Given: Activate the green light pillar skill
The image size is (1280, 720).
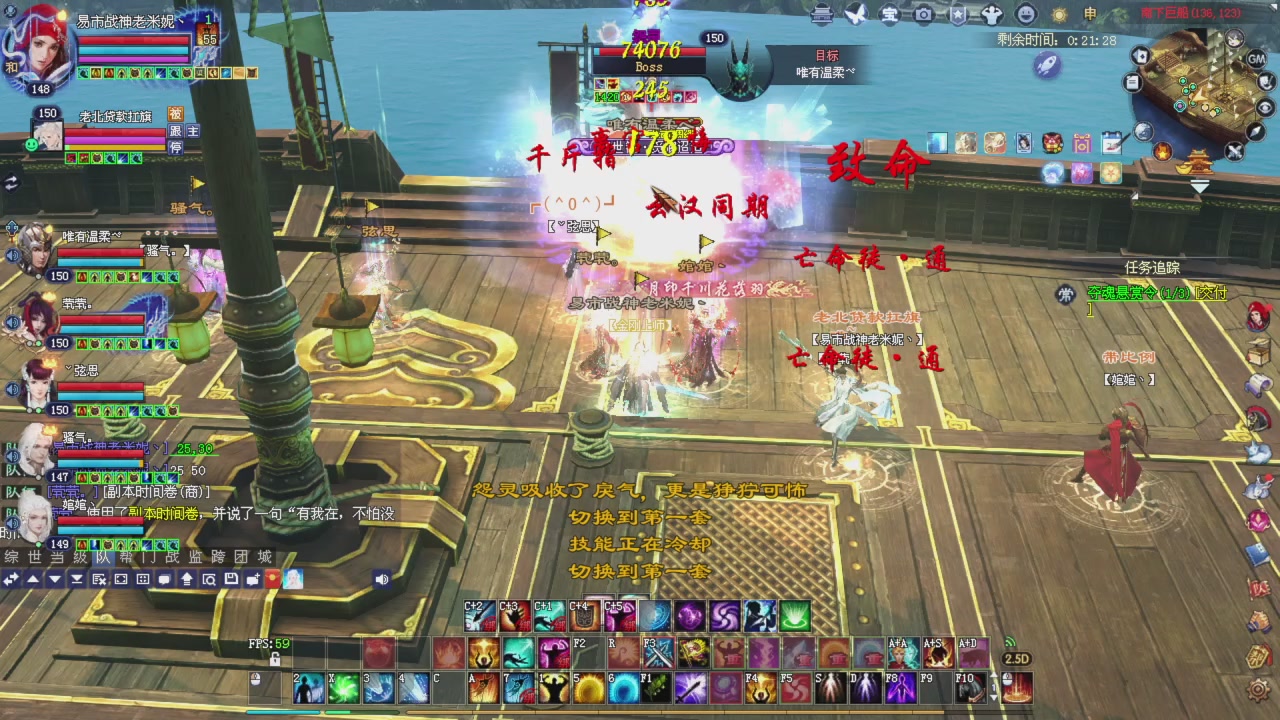Looking at the screenshot, I should pos(795,616).
